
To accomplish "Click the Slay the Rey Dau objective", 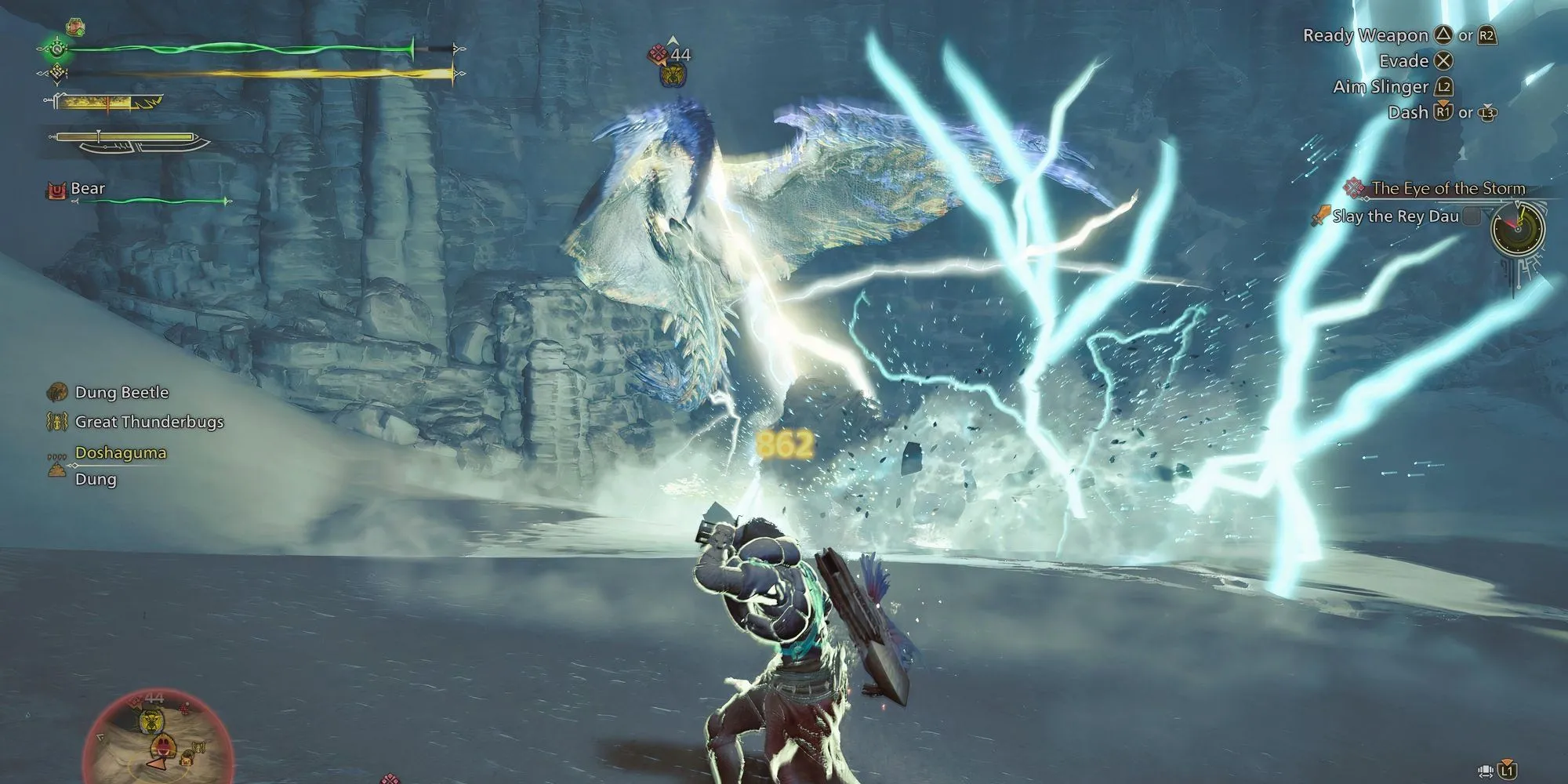I will 1395,216.
